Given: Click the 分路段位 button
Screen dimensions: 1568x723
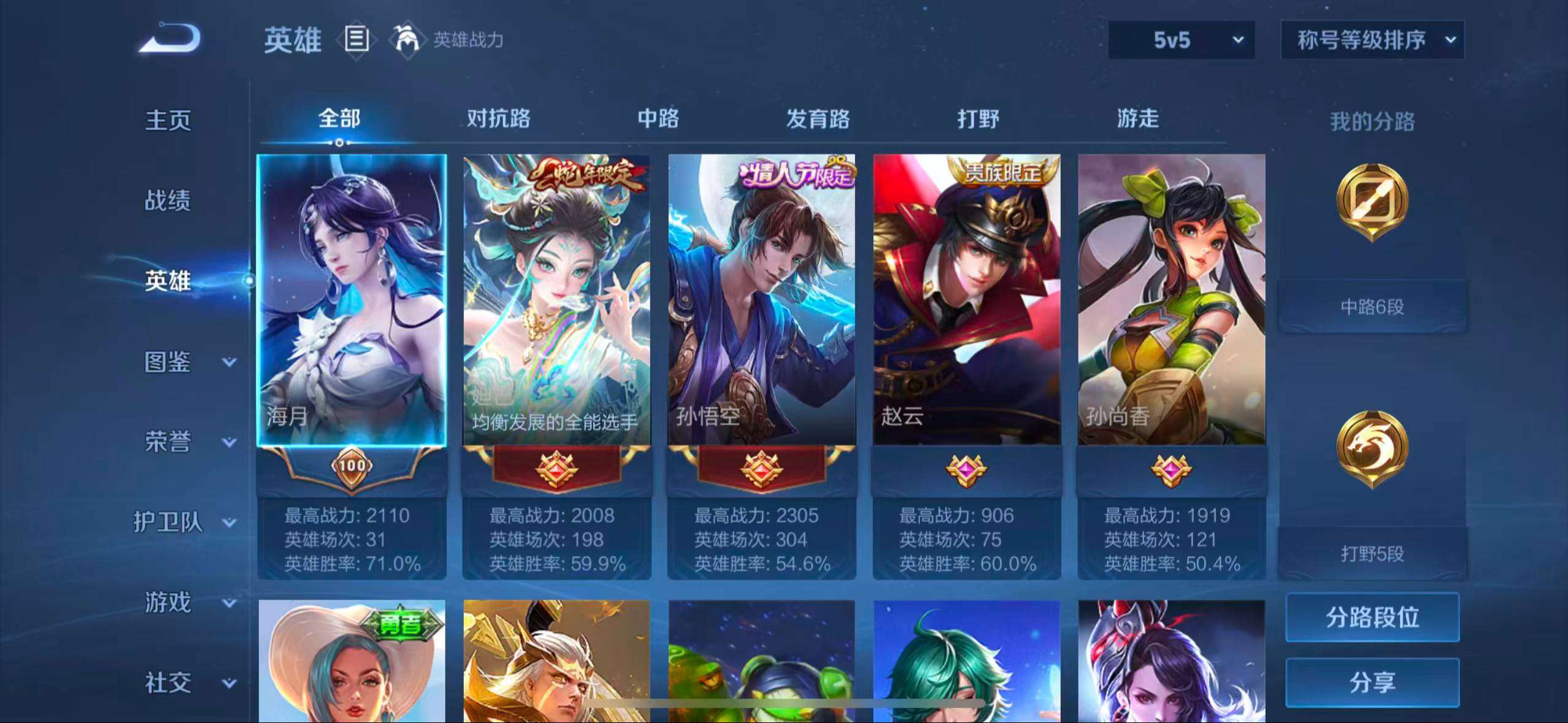Looking at the screenshot, I should pyautogui.click(x=1372, y=618).
